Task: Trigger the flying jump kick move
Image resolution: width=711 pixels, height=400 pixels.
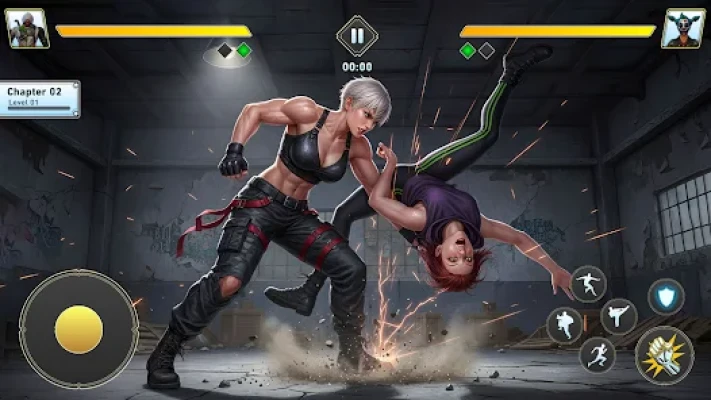Action: (x=588, y=284)
